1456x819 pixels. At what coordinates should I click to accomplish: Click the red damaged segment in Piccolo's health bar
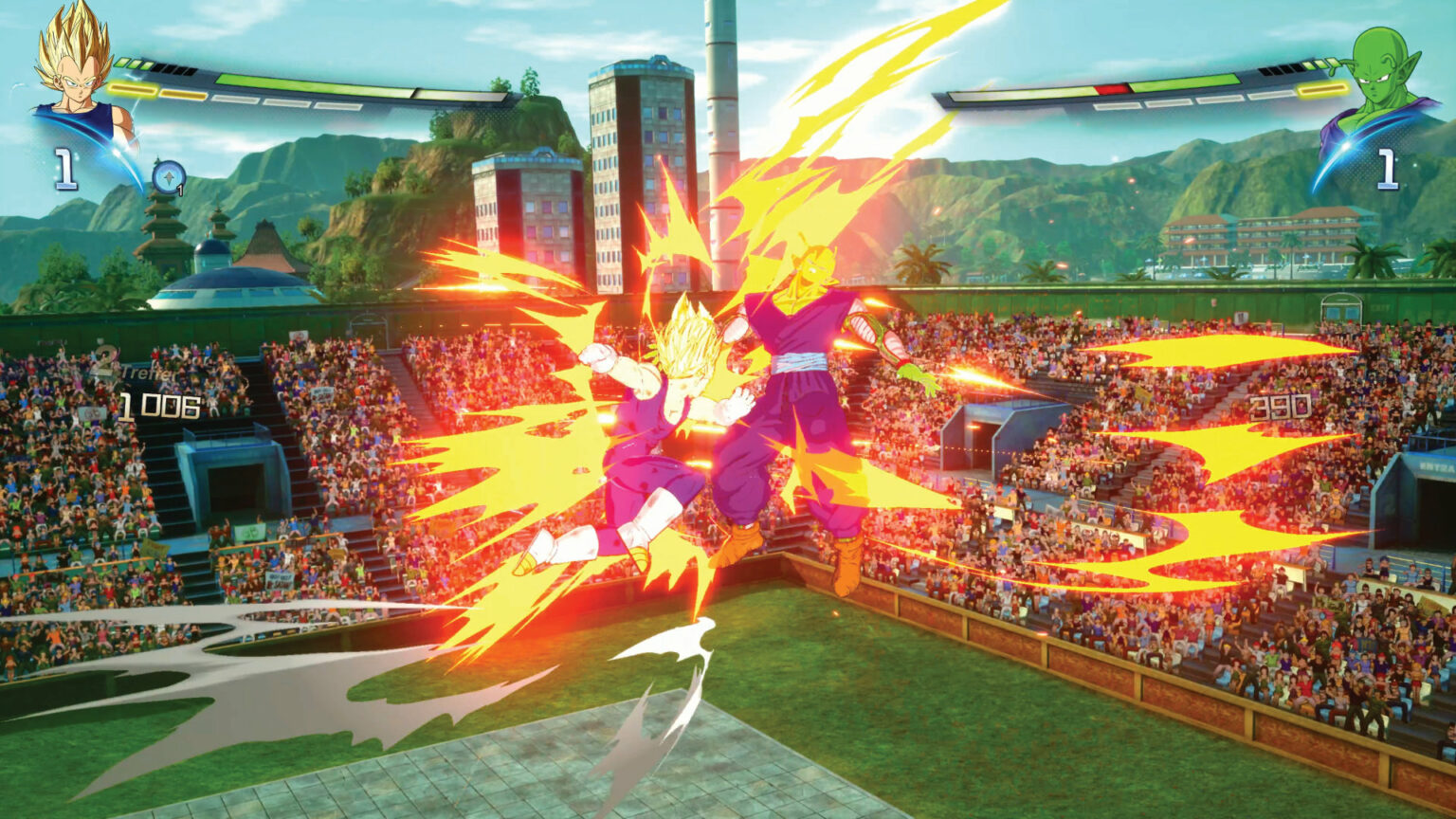[1111, 88]
